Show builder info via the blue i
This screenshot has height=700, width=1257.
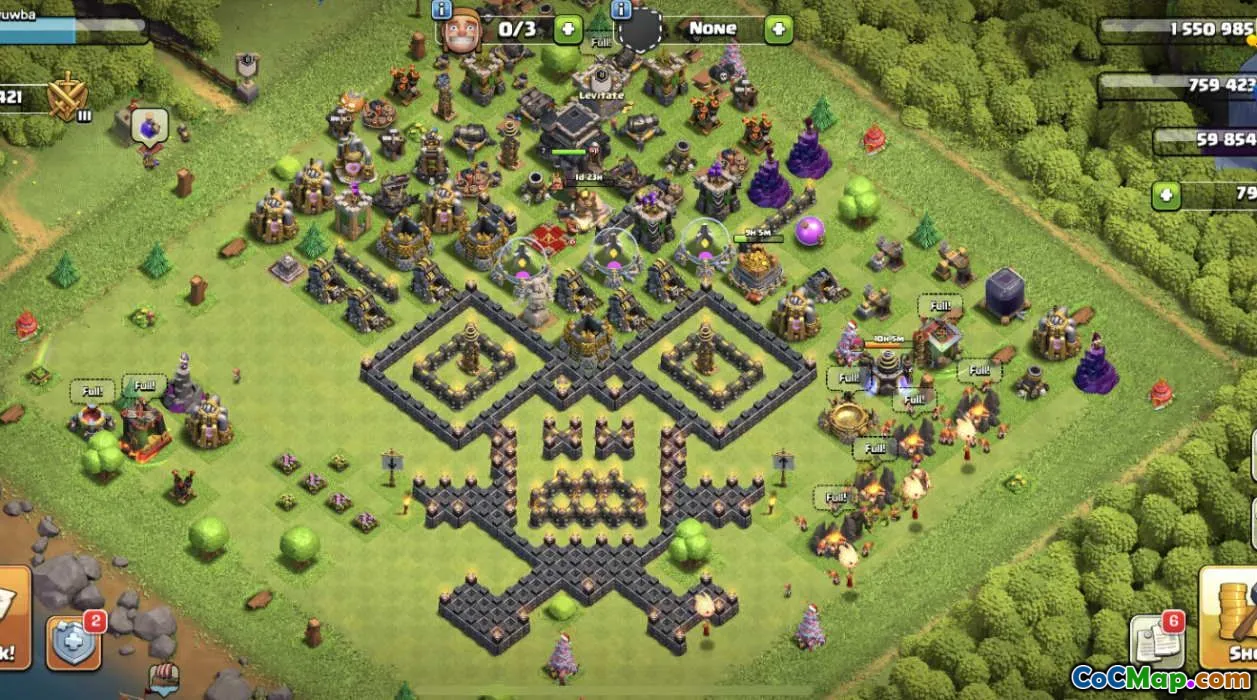442,10
